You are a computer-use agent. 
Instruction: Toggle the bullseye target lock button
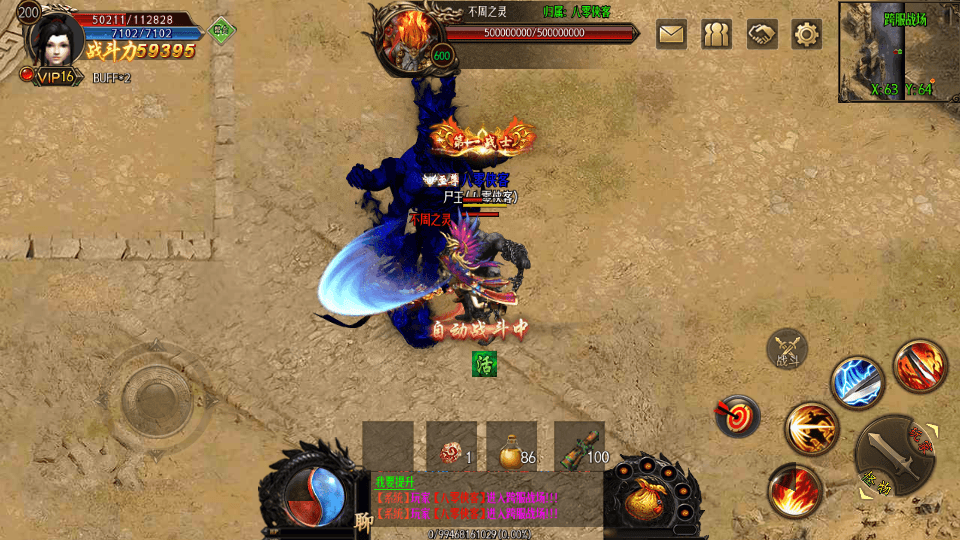736,415
